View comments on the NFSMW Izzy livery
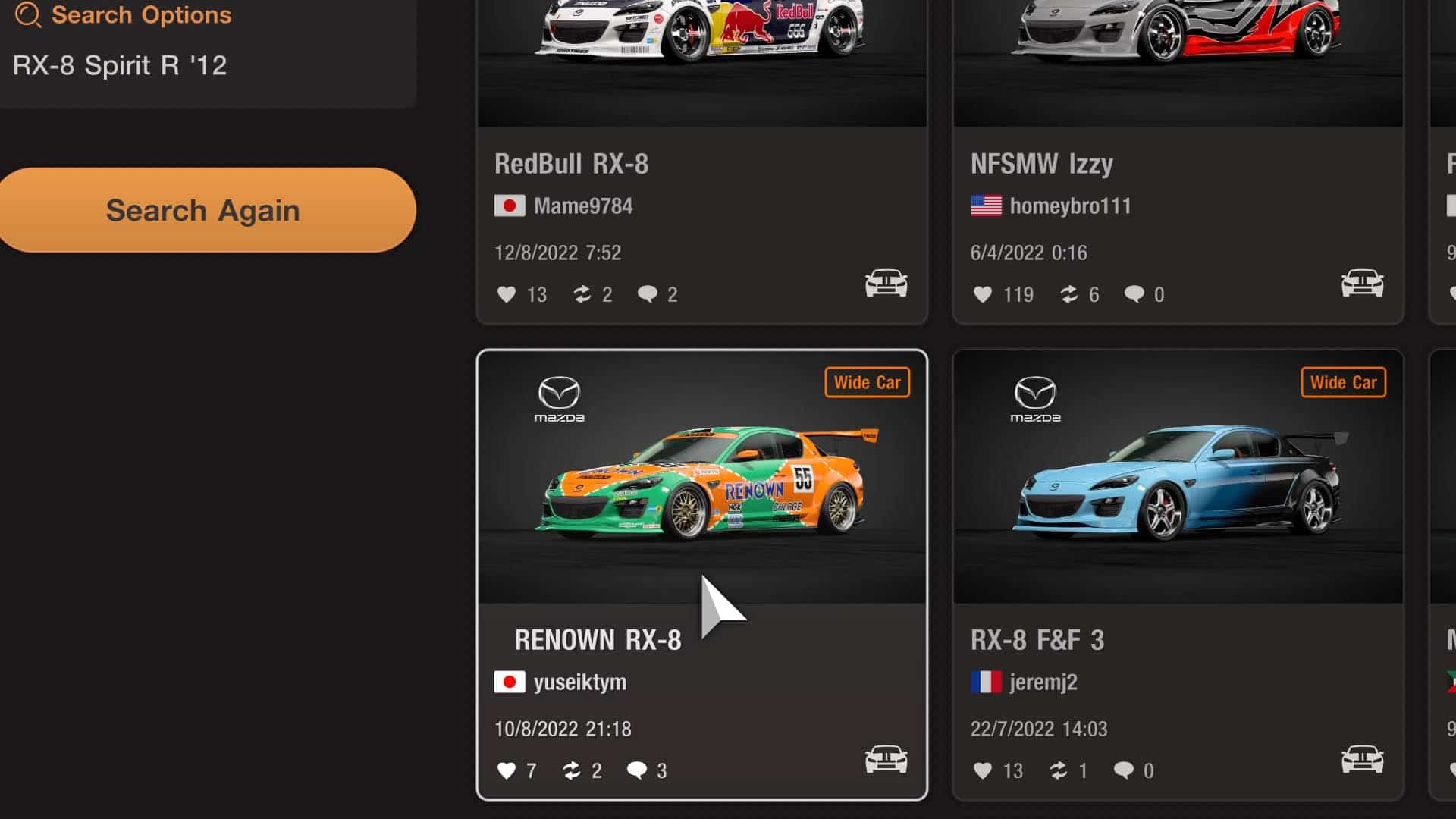 [x=1134, y=295]
